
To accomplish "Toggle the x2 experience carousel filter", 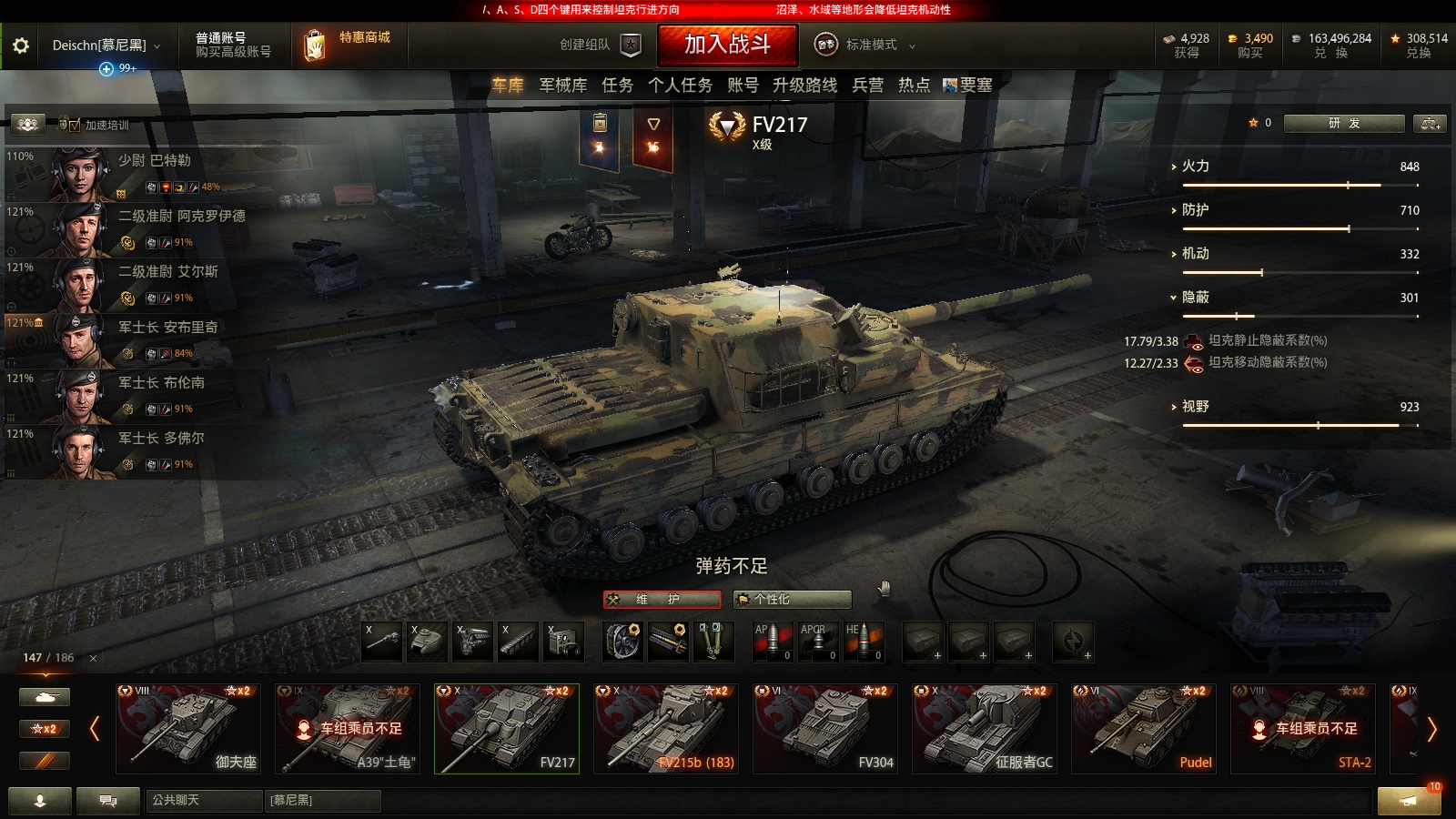I will click(x=44, y=729).
